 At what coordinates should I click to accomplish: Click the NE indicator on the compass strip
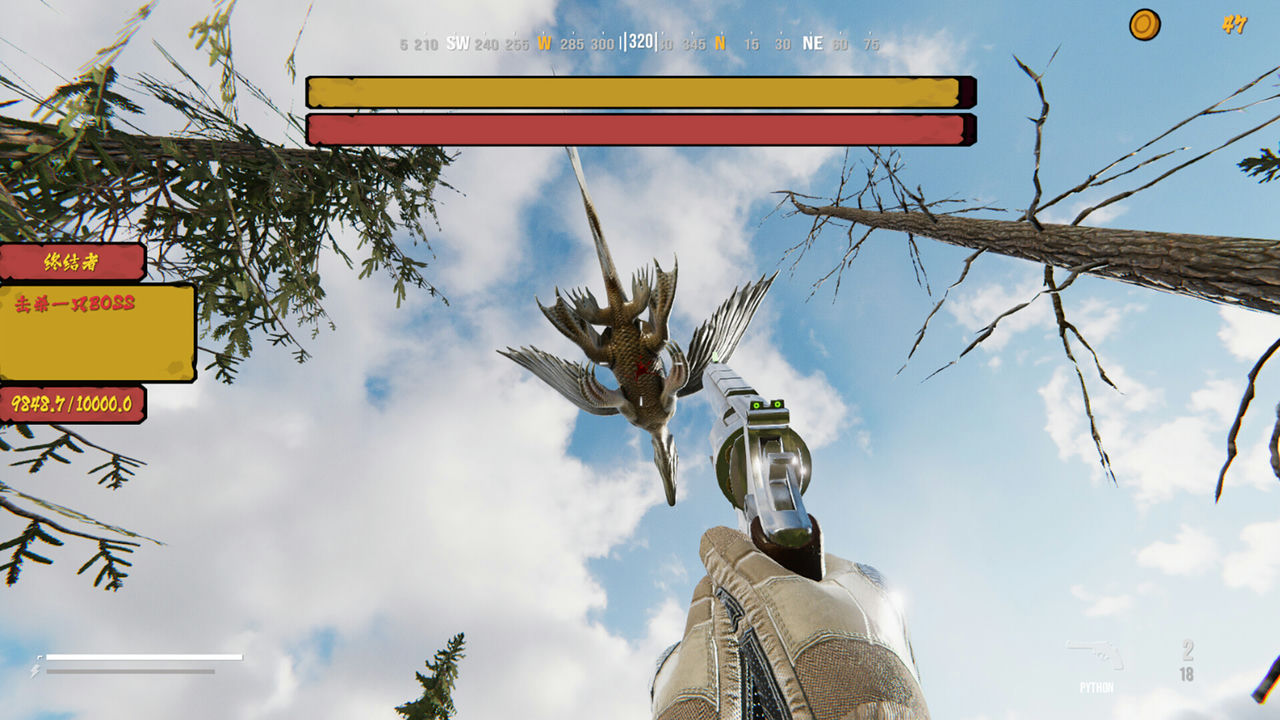click(x=812, y=43)
